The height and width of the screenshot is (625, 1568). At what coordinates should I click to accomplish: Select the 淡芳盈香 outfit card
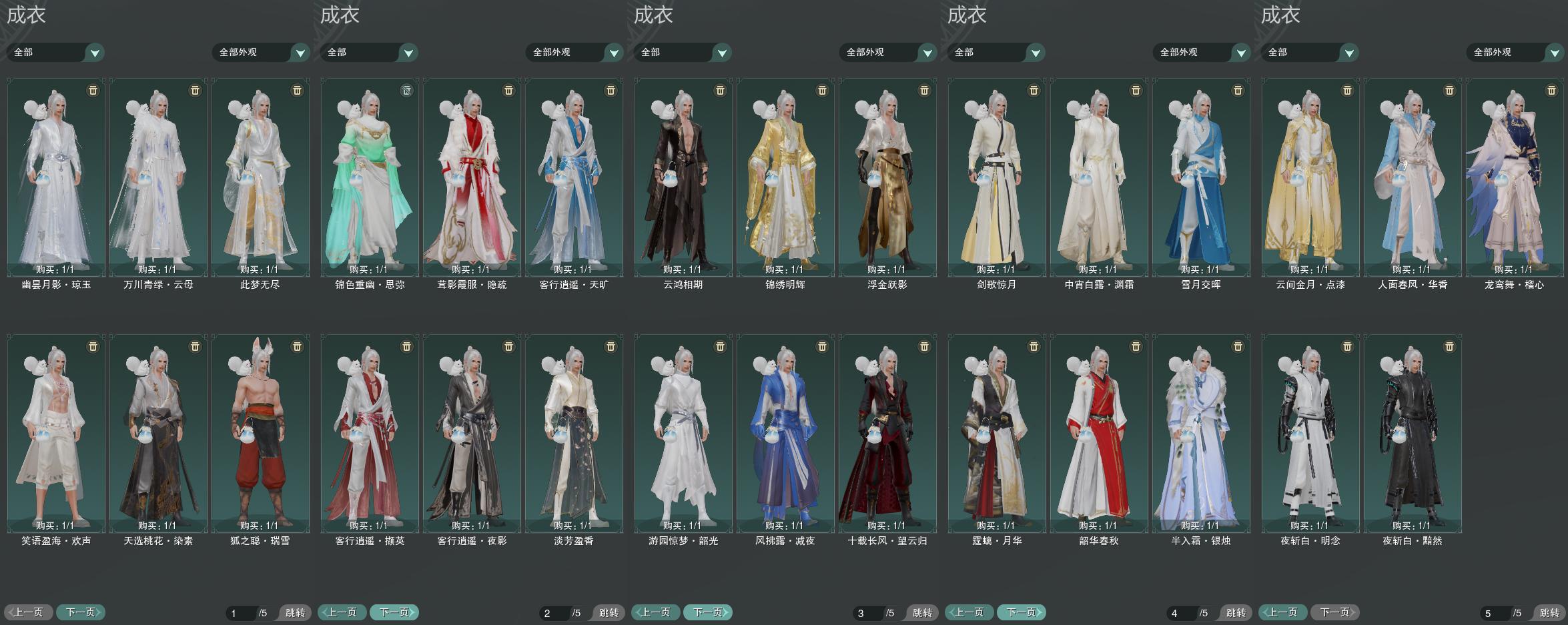click(x=574, y=434)
